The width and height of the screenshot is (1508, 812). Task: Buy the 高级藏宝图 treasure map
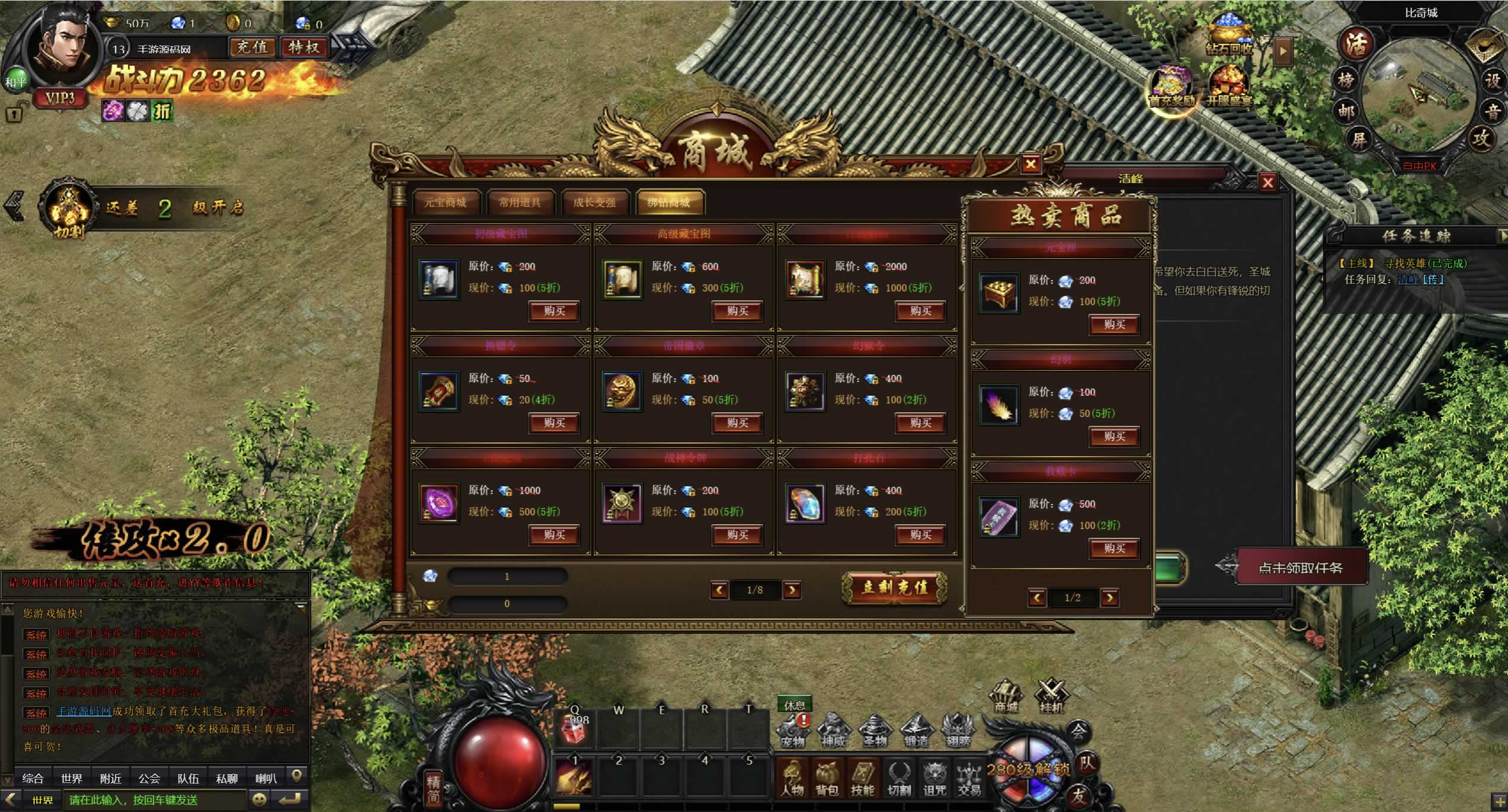(x=737, y=311)
